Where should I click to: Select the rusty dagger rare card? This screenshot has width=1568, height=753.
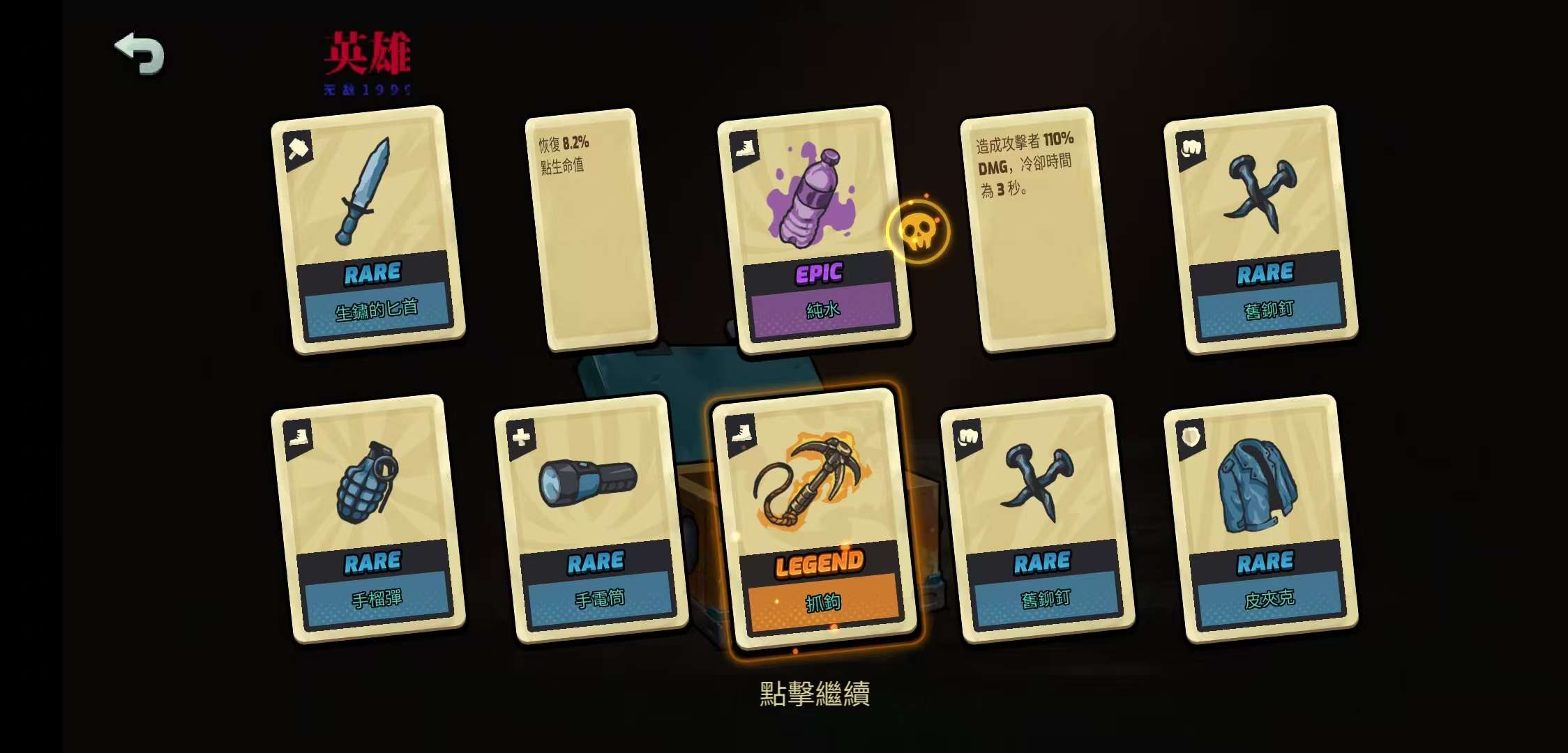pyautogui.click(x=368, y=230)
